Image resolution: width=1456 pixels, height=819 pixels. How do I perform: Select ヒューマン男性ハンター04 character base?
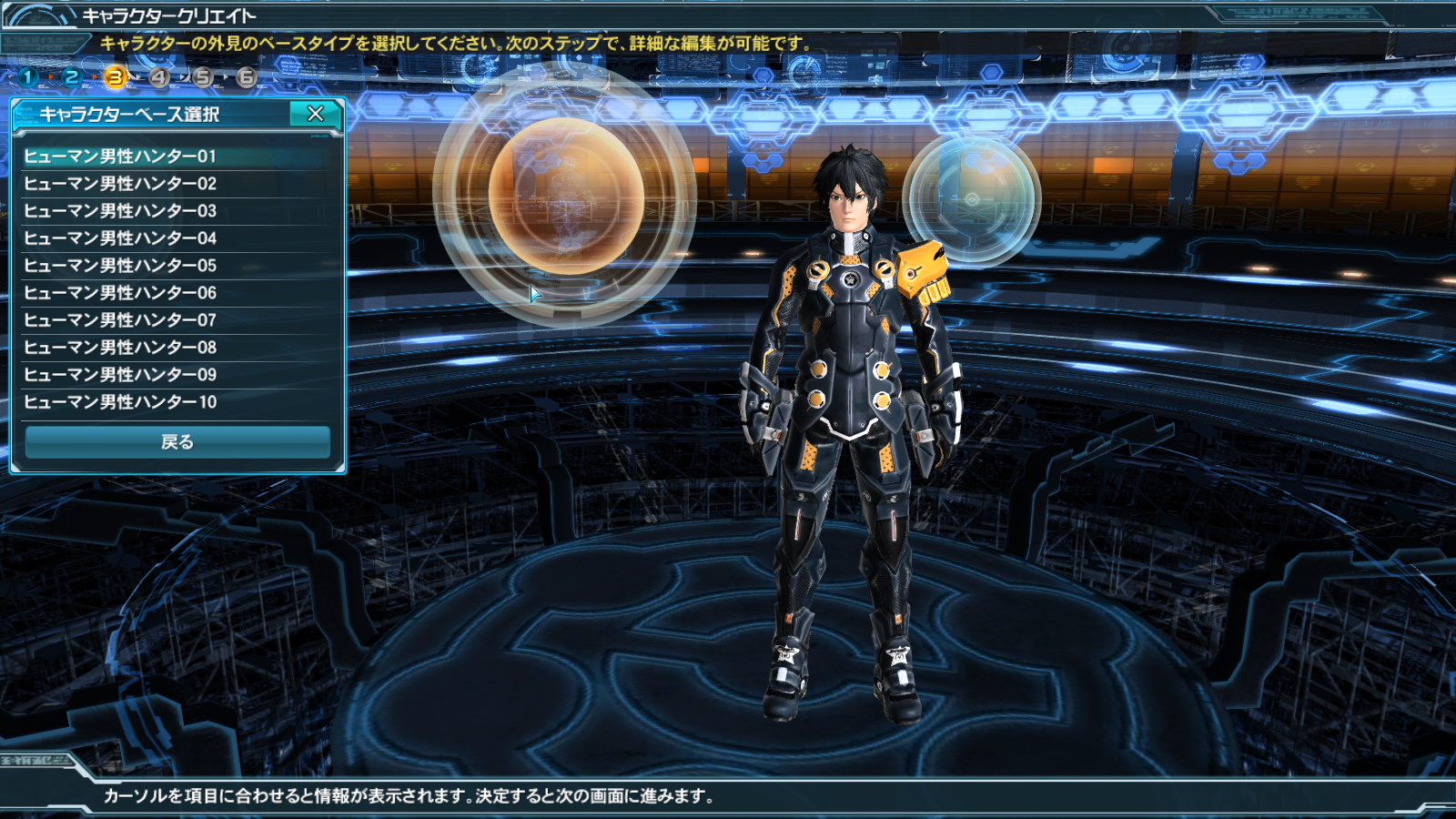pos(120,238)
